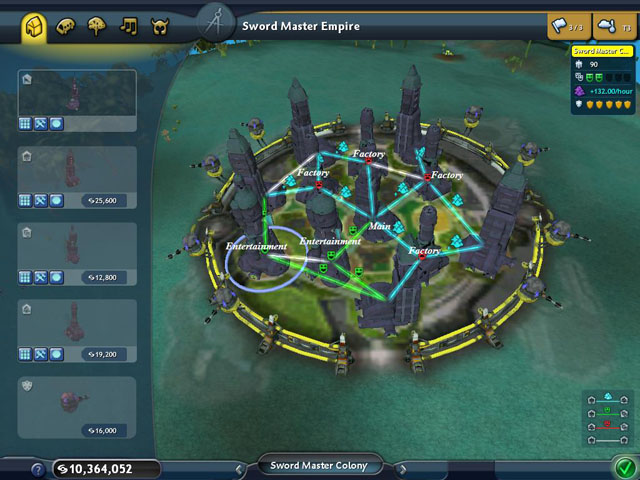Confirm with the green checkmark button
The width and height of the screenshot is (640, 480).
625,465
